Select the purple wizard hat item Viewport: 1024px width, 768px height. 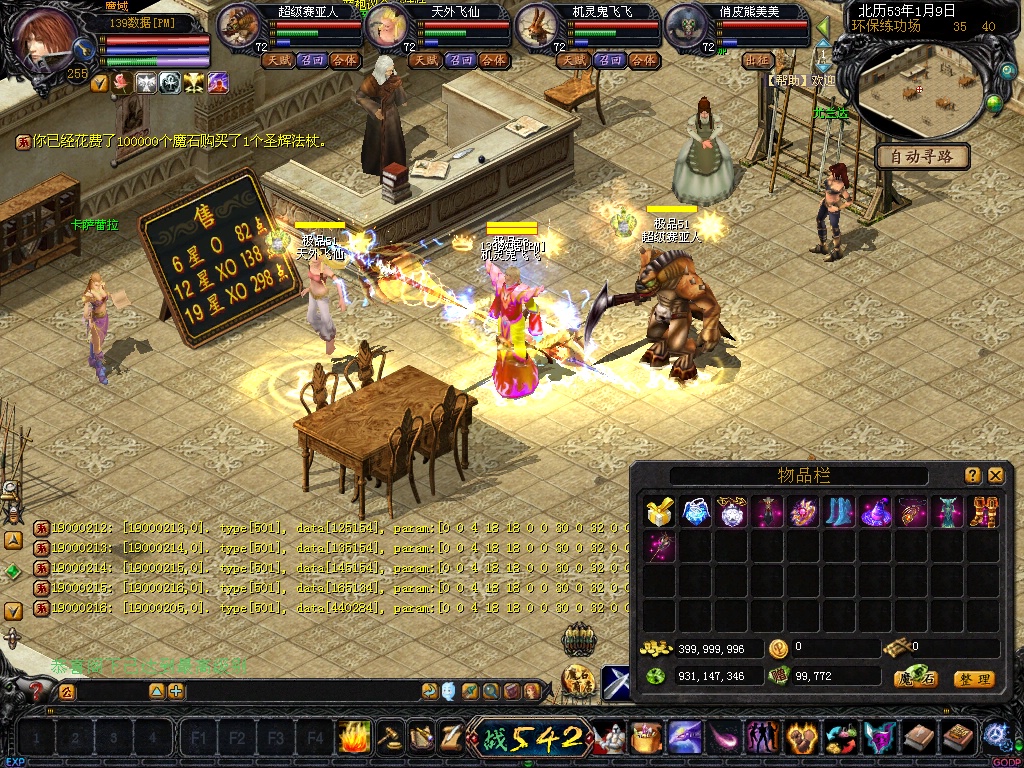876,512
